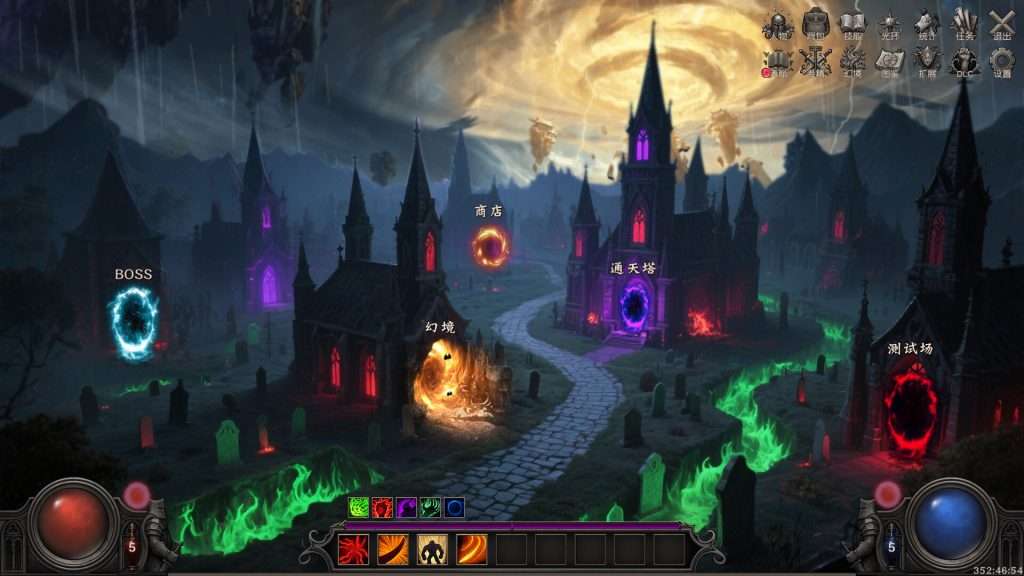Enter the 通天塔 tower portal
This screenshot has height=576, width=1024.
point(634,305)
